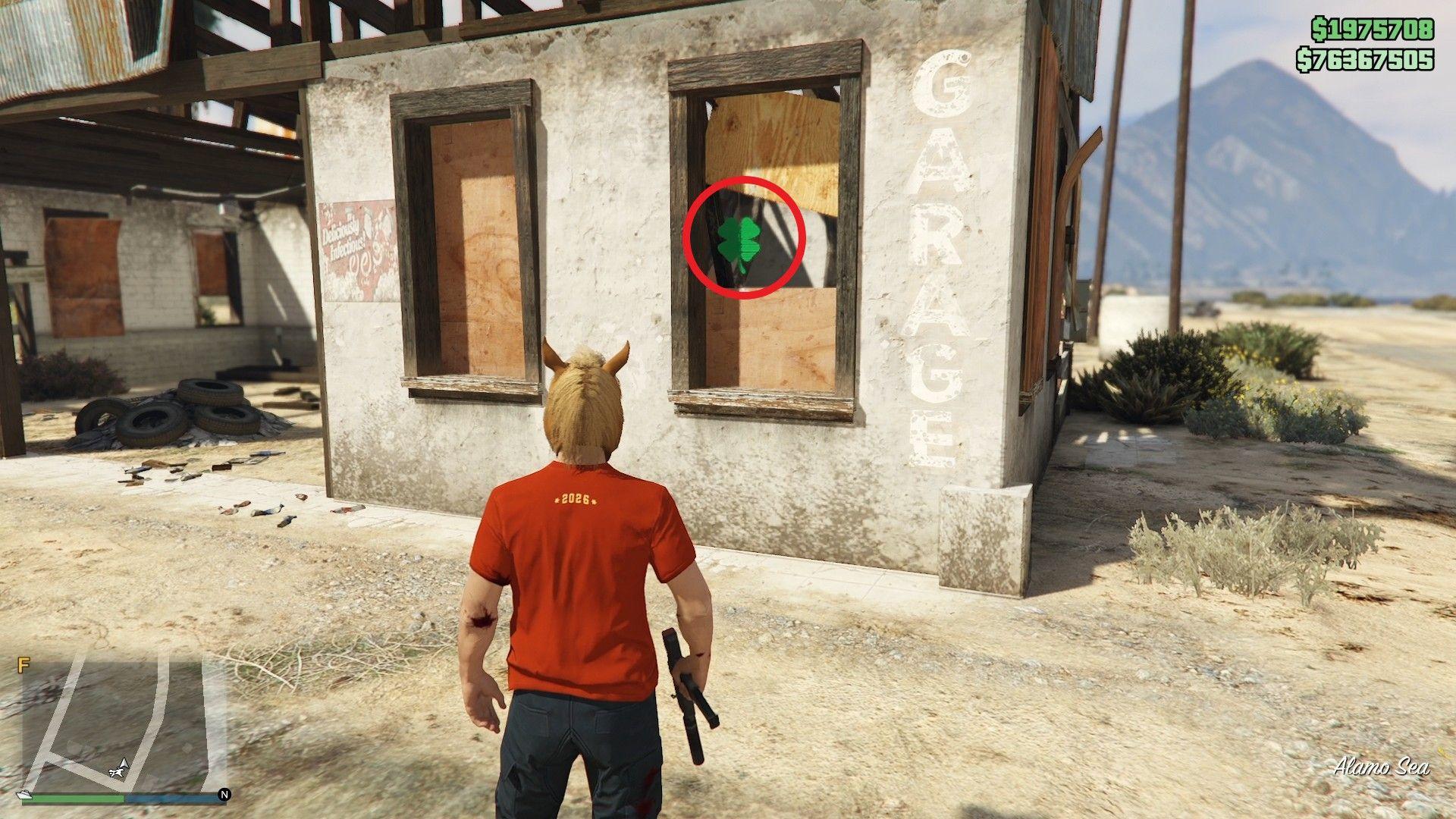Click the F key prompt indicator
The image size is (1456, 819).
24,663
